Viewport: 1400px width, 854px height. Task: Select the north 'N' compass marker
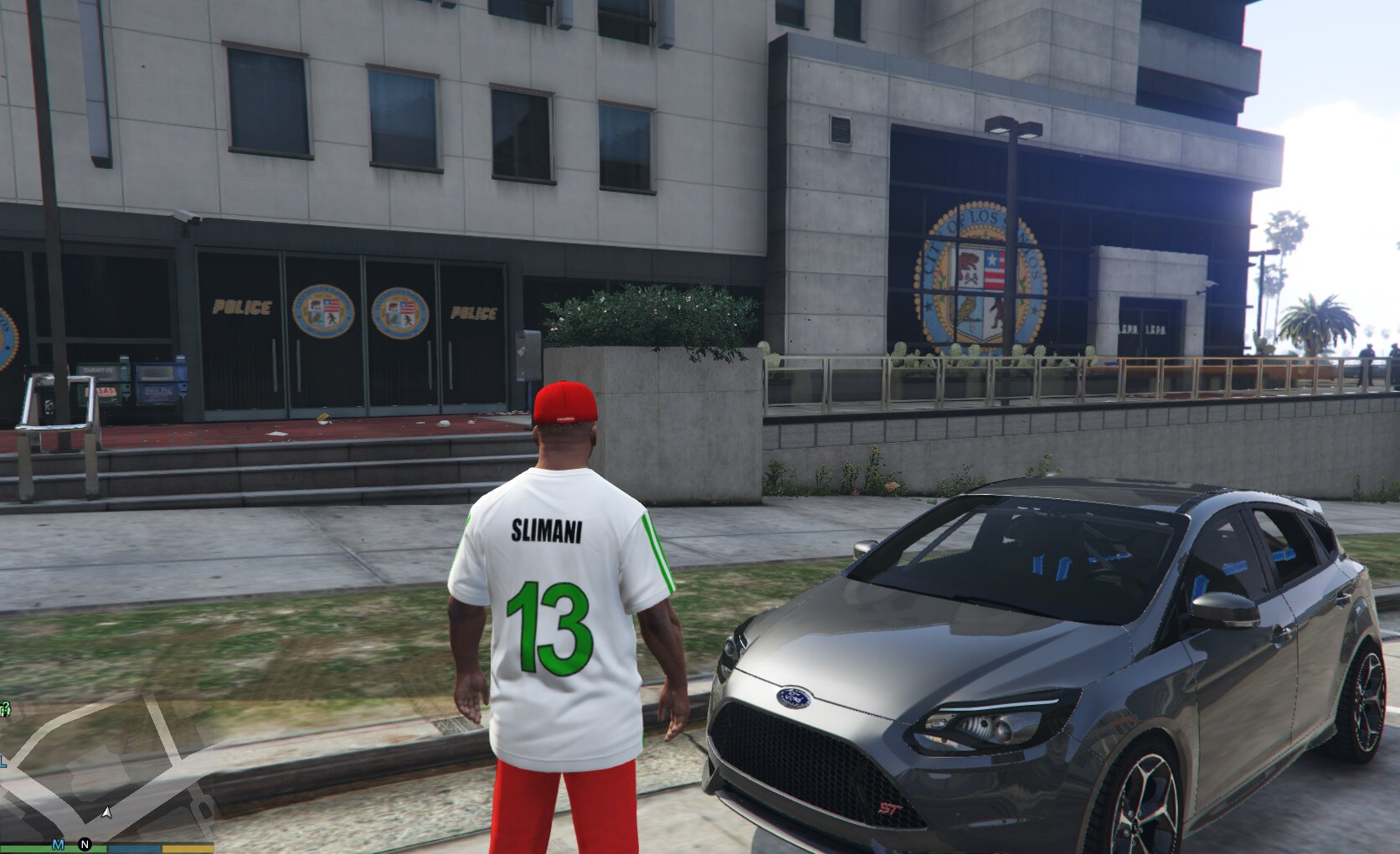[85, 844]
